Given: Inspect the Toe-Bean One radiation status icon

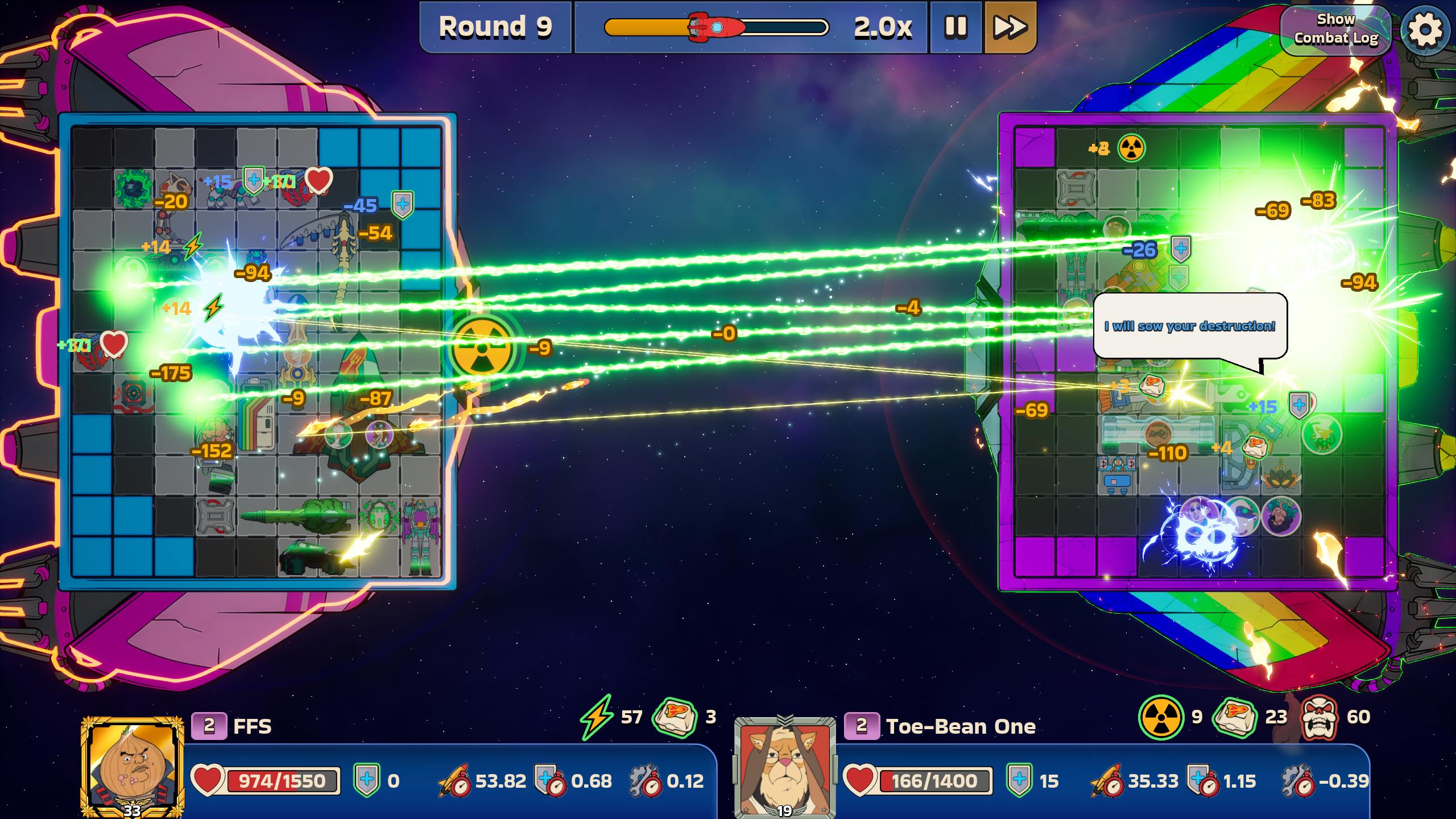Looking at the screenshot, I should click(x=1161, y=718).
